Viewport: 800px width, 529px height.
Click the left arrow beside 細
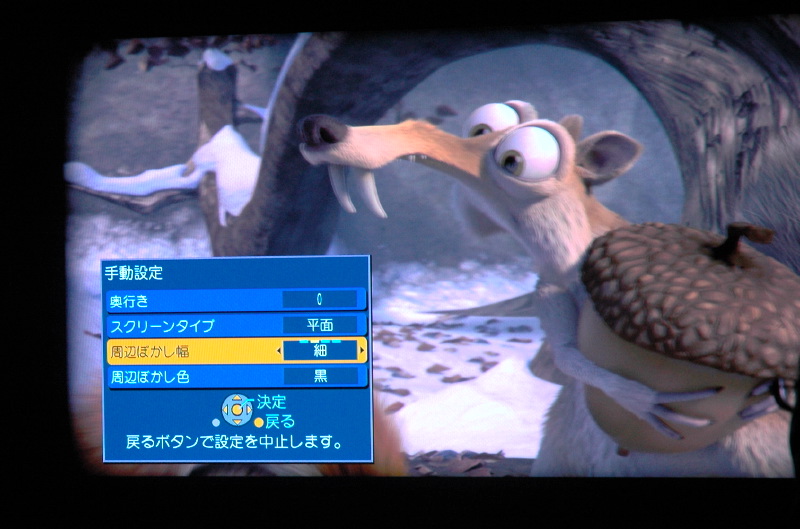(x=279, y=351)
